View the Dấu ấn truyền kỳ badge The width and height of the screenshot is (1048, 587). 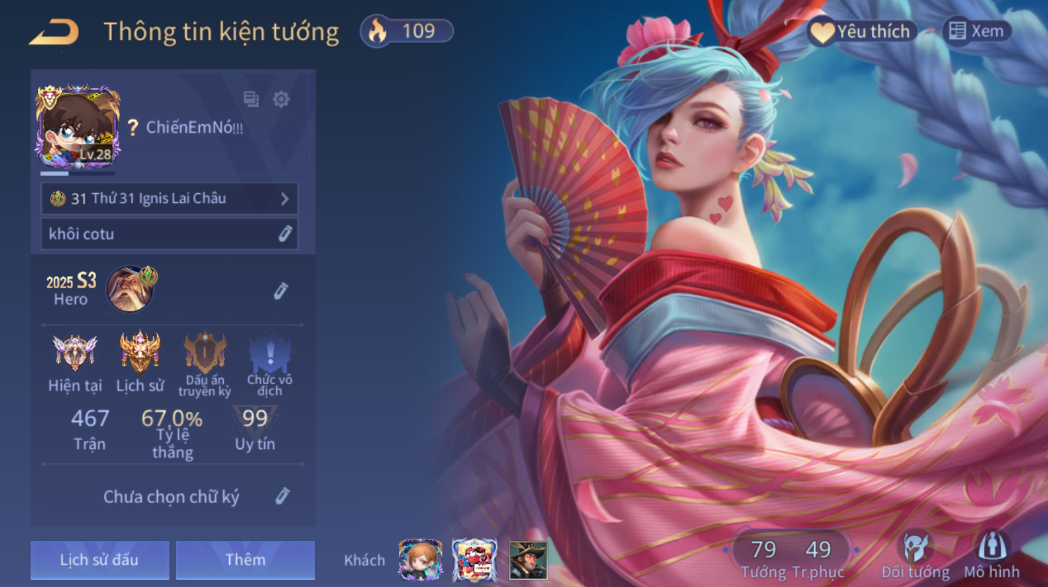pyautogui.click(x=205, y=362)
